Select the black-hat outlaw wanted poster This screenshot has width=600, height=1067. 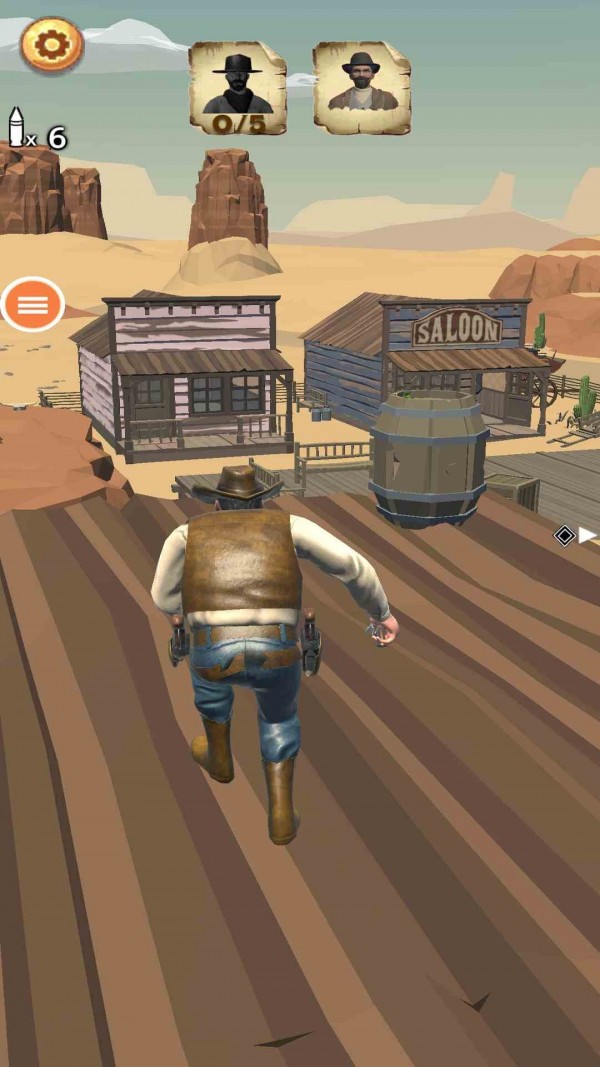(238, 88)
